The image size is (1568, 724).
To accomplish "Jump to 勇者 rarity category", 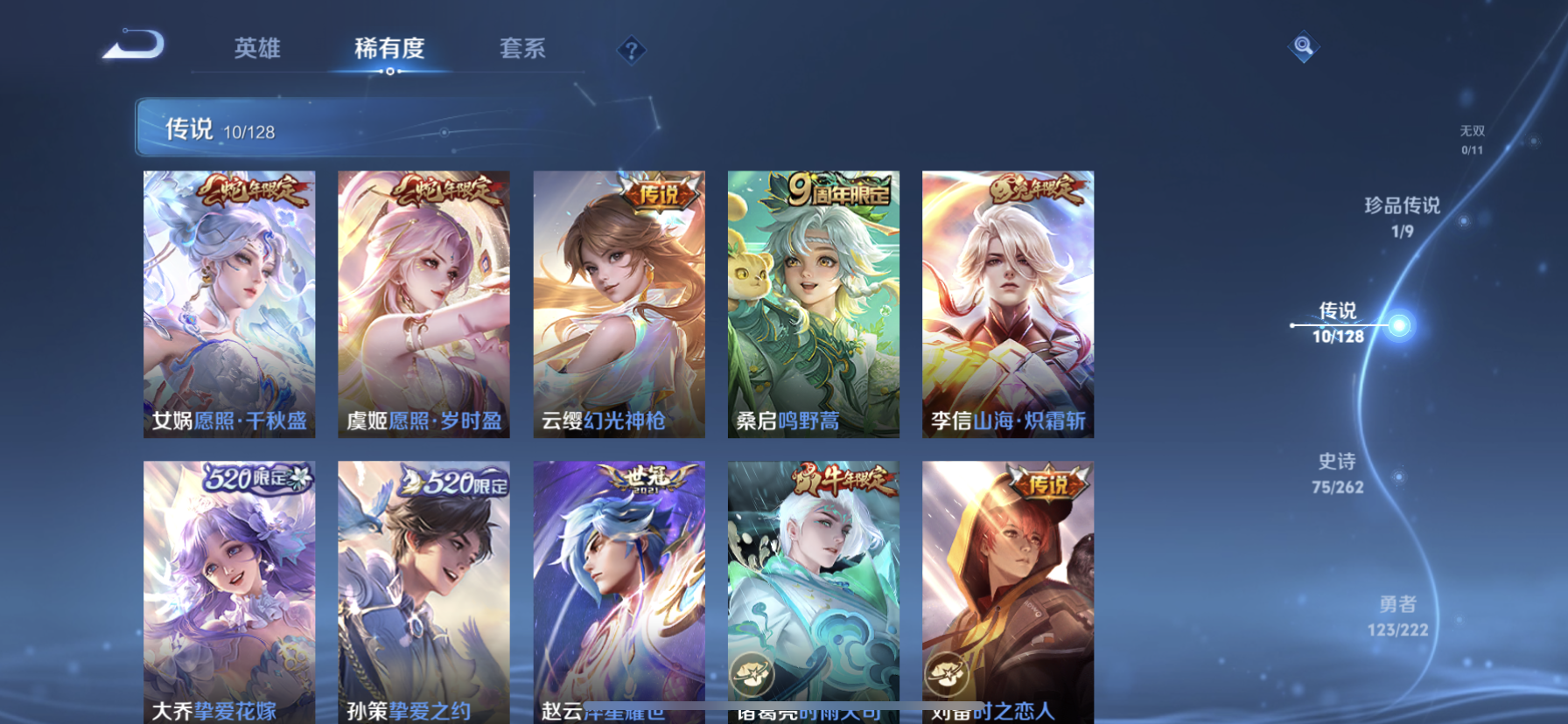I will click(x=1397, y=616).
